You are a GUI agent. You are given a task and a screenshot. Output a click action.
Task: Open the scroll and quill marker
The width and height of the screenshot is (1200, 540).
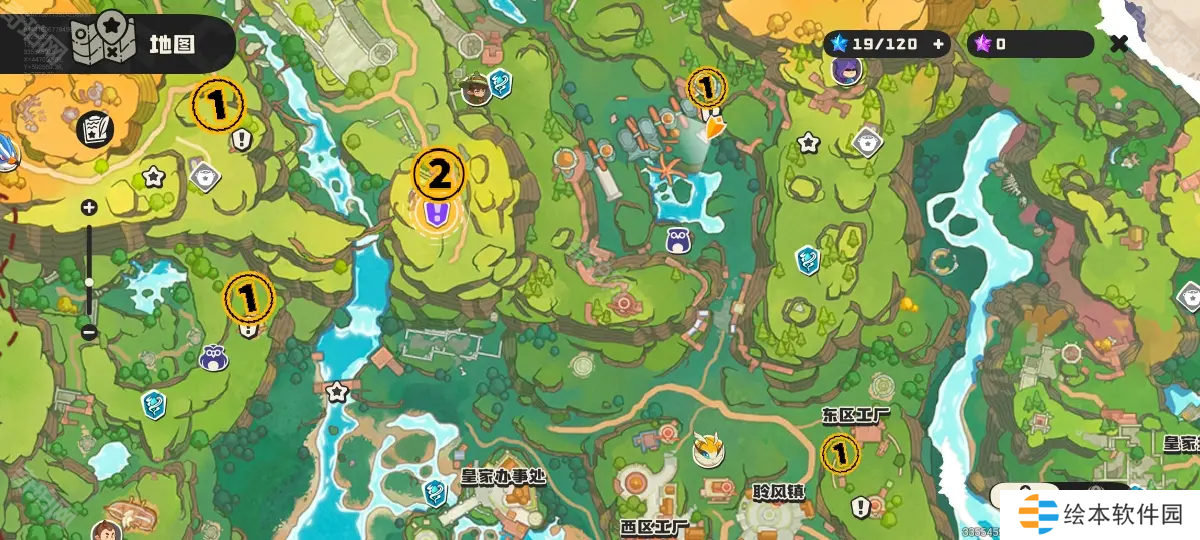pos(95,128)
